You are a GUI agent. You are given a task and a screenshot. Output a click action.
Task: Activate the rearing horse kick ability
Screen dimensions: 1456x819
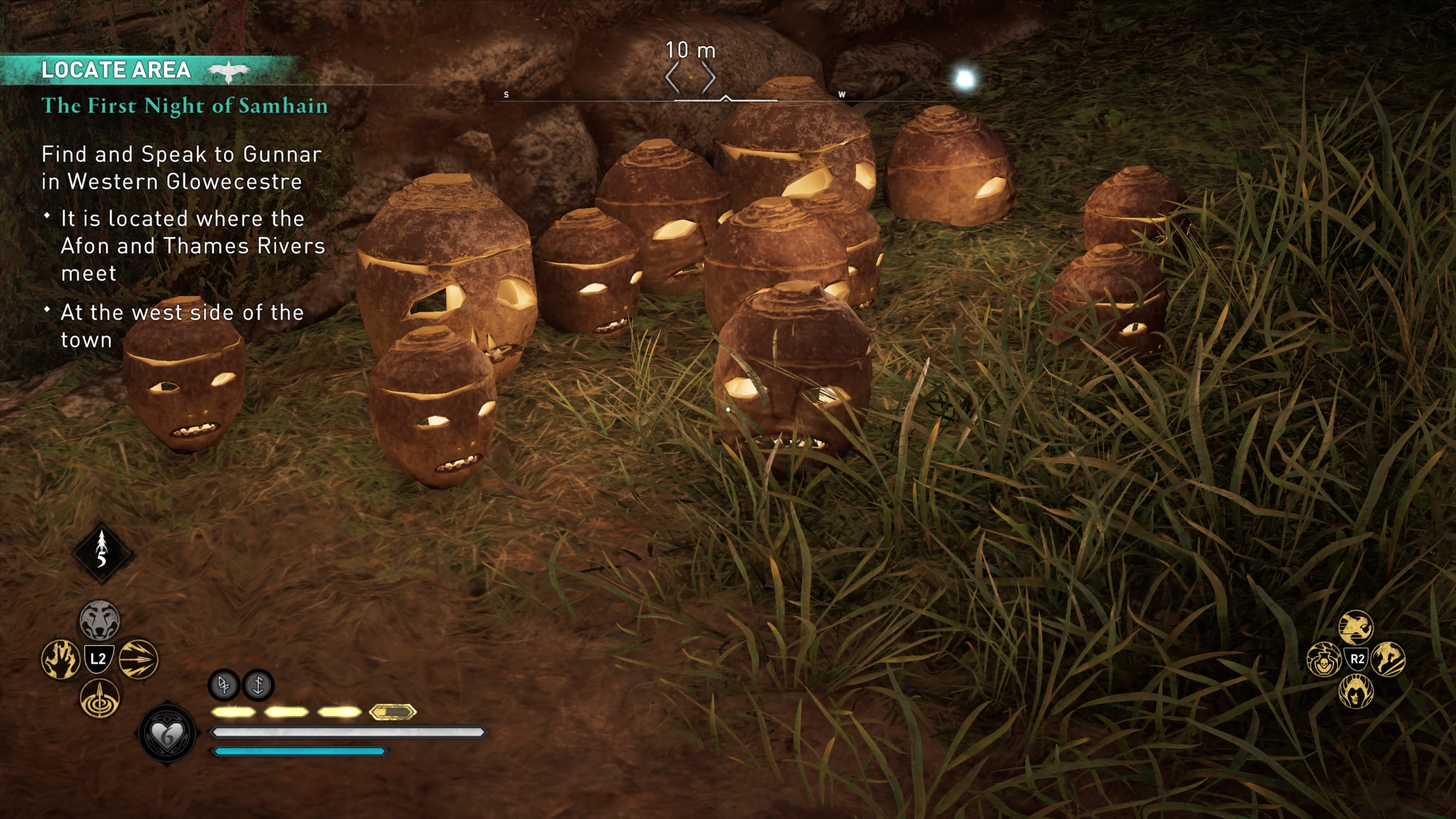coord(1388,660)
